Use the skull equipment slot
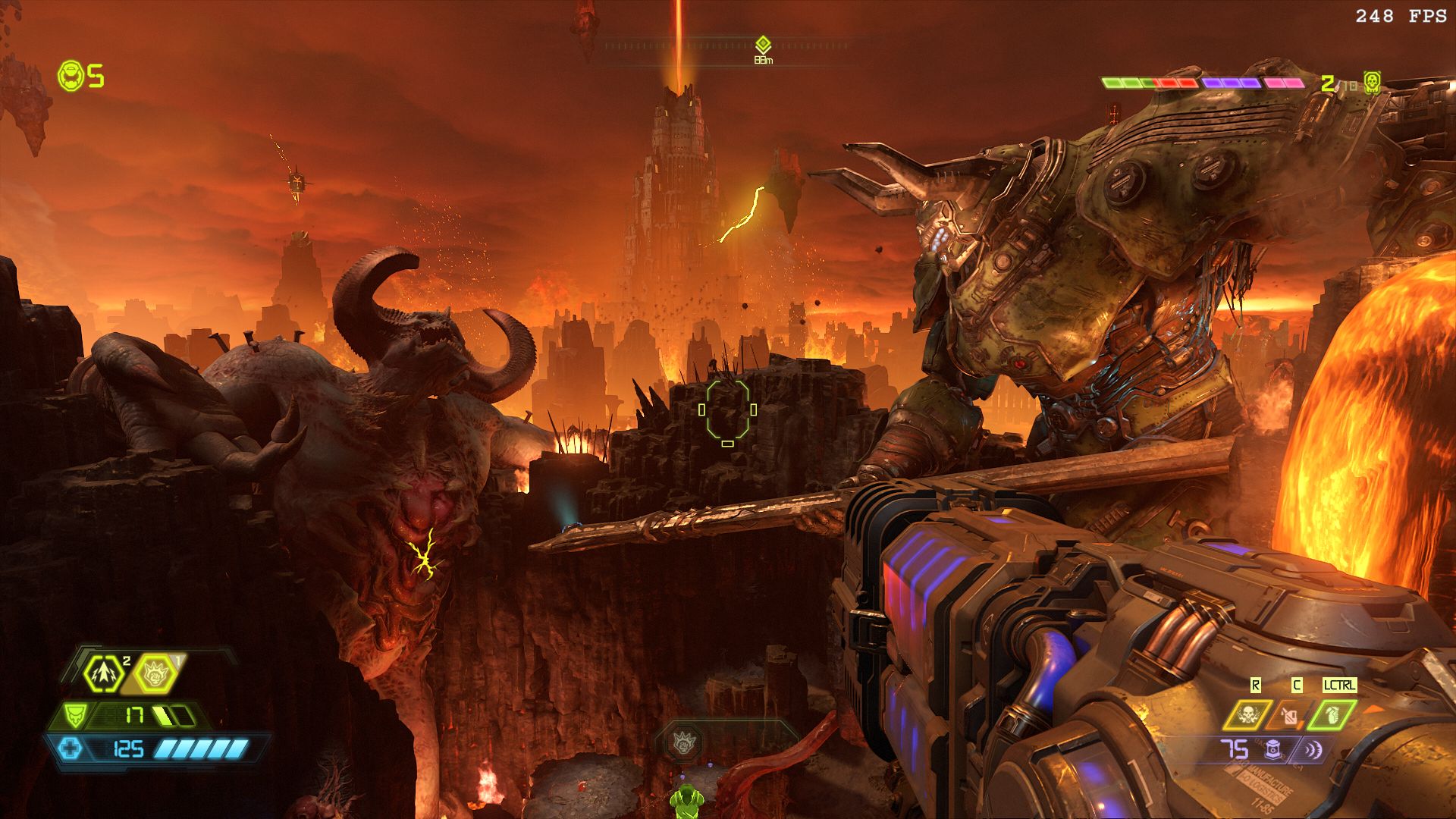Image resolution: width=1456 pixels, height=819 pixels. pos(1247,714)
